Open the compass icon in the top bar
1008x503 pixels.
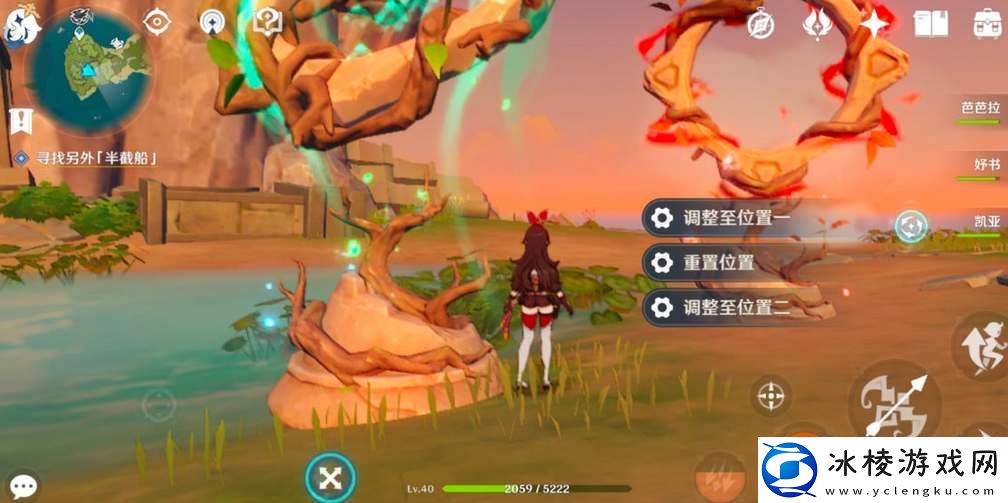[762, 24]
